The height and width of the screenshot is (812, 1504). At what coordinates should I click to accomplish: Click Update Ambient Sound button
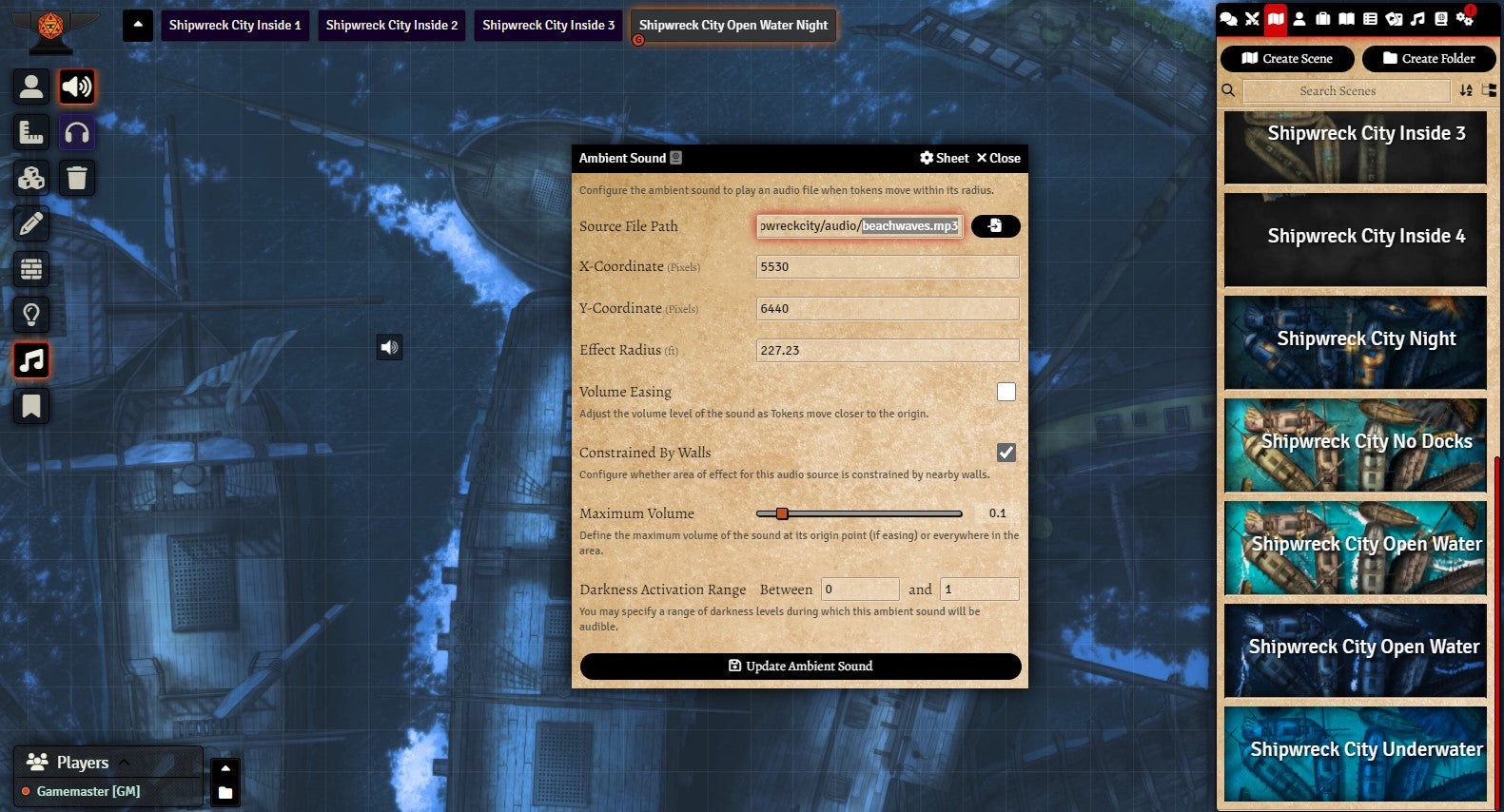(x=800, y=667)
